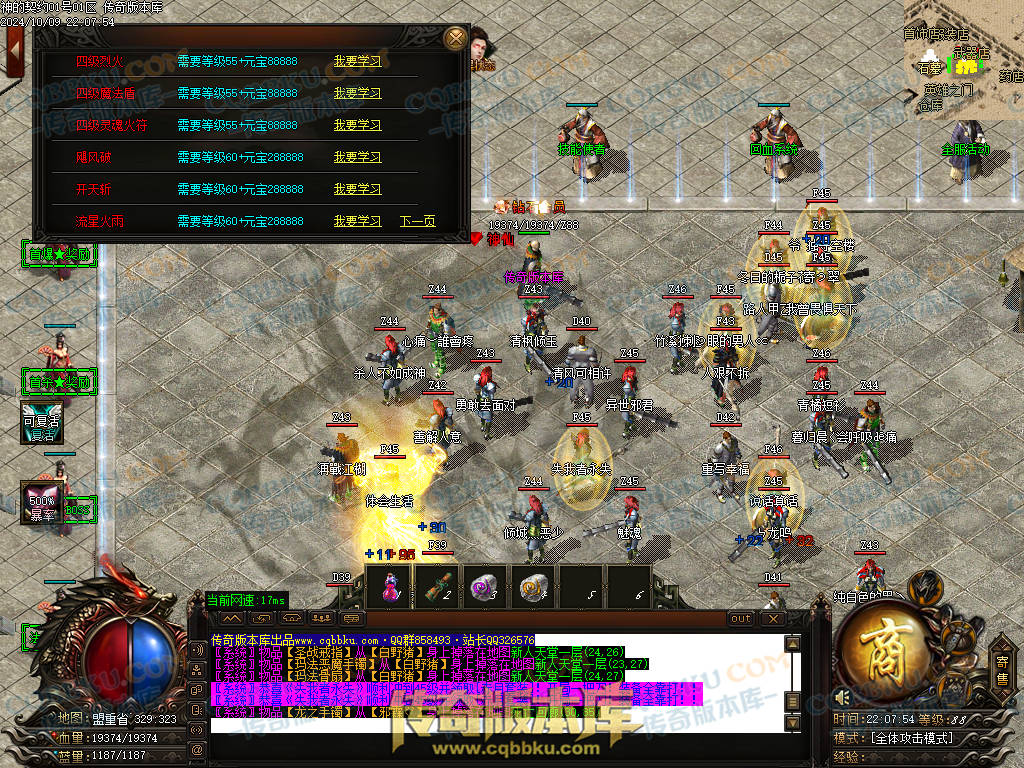Image resolution: width=1024 pixels, height=768 pixels.
Task: Collapse the panel with the red left arrow
Action: point(14,49)
